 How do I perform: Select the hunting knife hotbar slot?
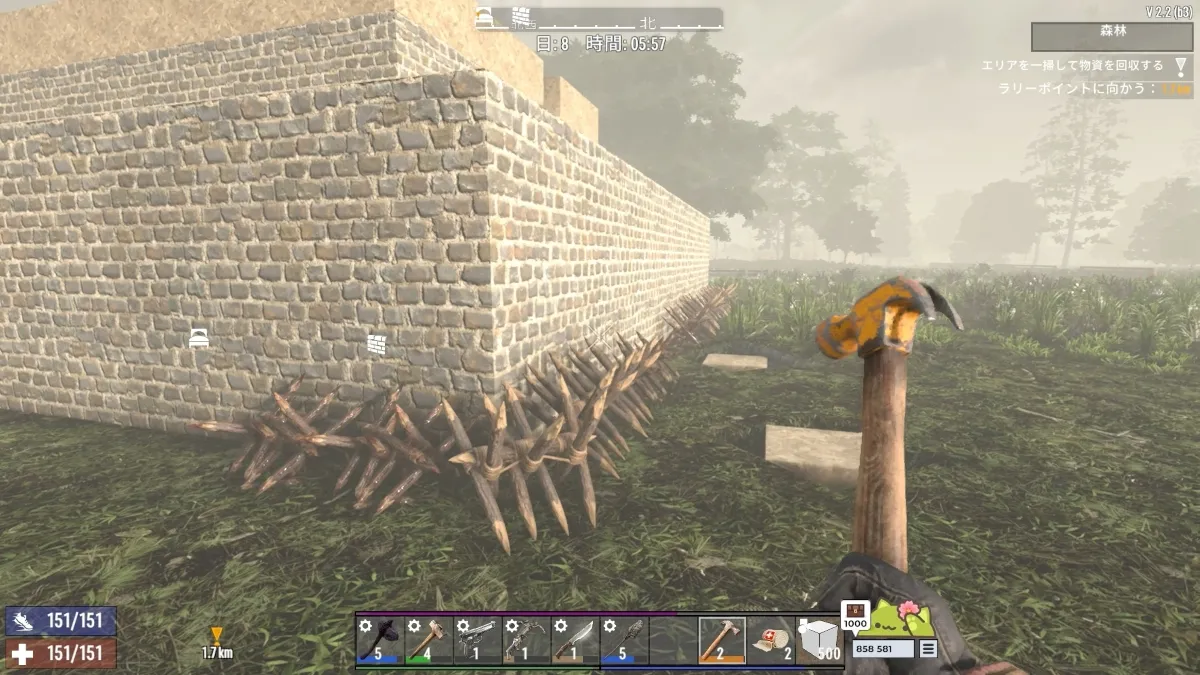pos(575,640)
